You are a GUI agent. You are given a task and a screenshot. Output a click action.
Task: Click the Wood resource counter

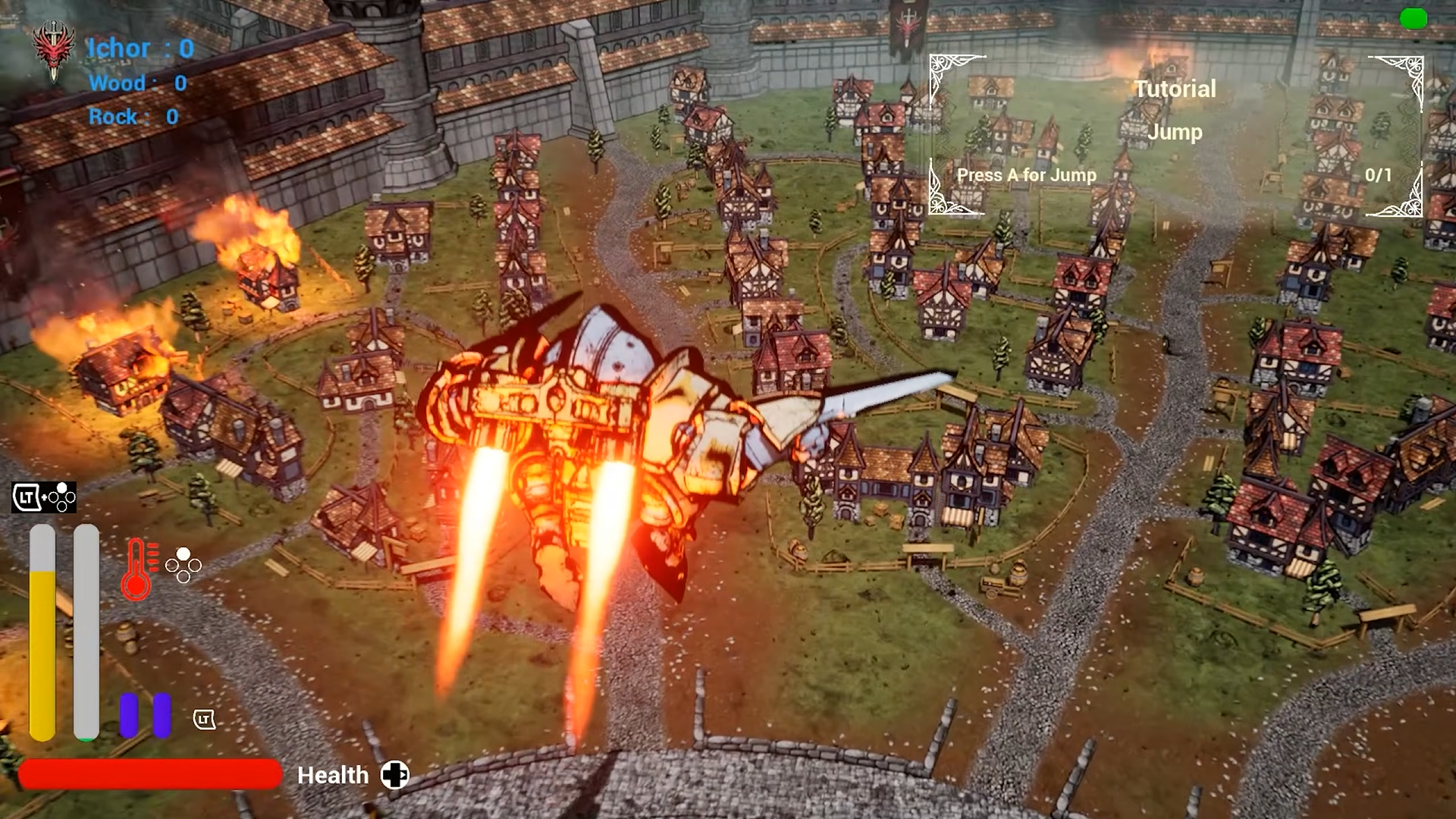click(136, 83)
